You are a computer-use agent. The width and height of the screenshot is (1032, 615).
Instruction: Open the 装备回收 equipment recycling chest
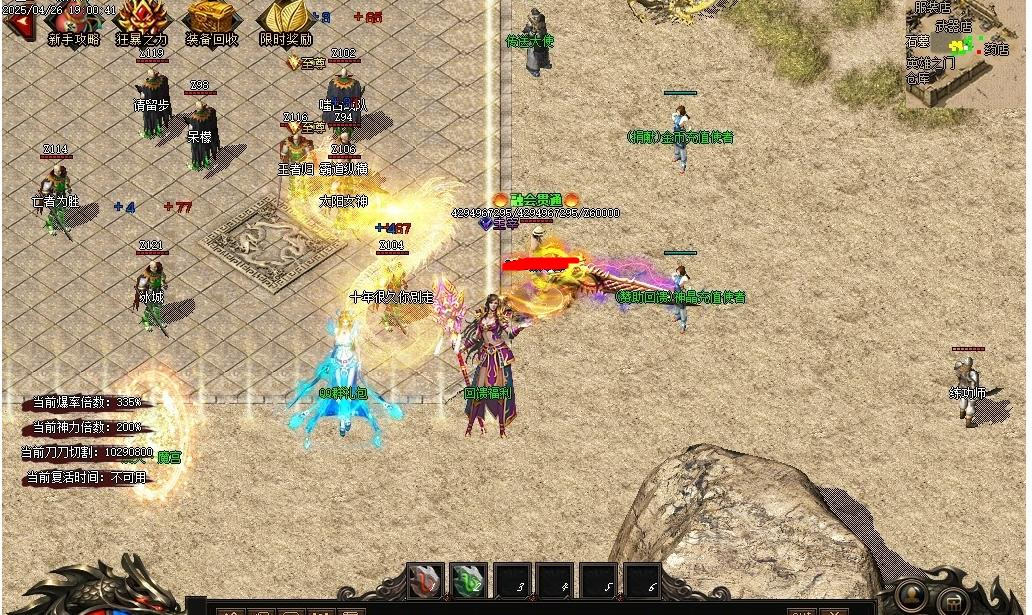(x=211, y=20)
